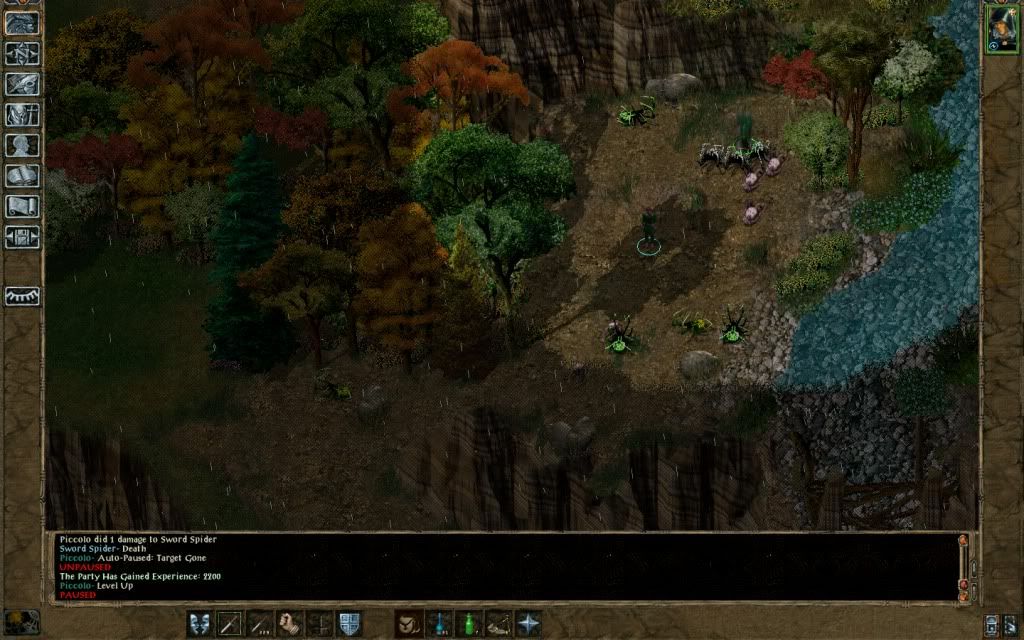The image size is (1024, 640).
Task: Open special abilities with the star icon
Action: (528, 623)
